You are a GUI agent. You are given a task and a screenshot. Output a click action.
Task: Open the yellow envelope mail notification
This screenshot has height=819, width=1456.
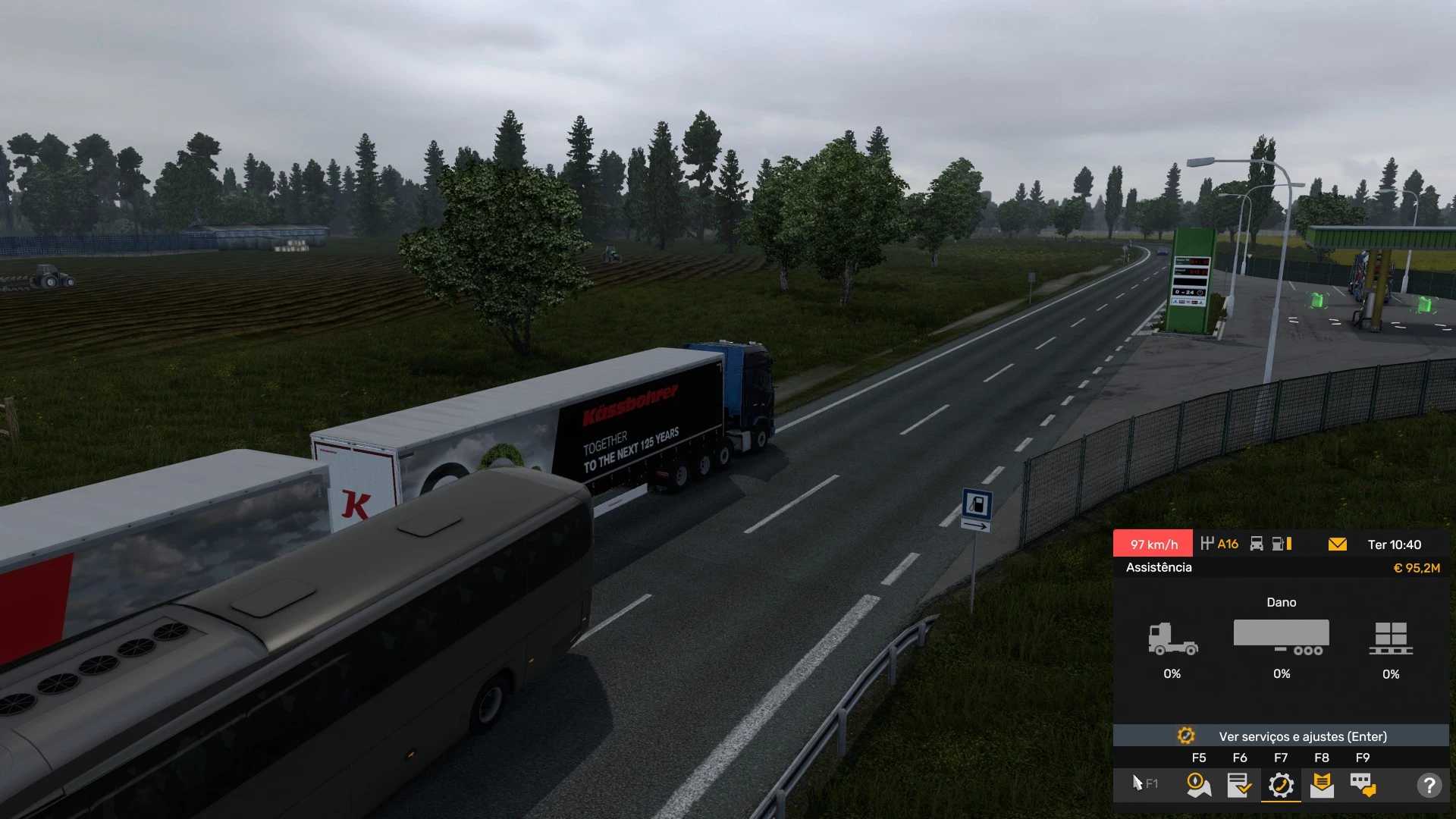tap(1338, 544)
